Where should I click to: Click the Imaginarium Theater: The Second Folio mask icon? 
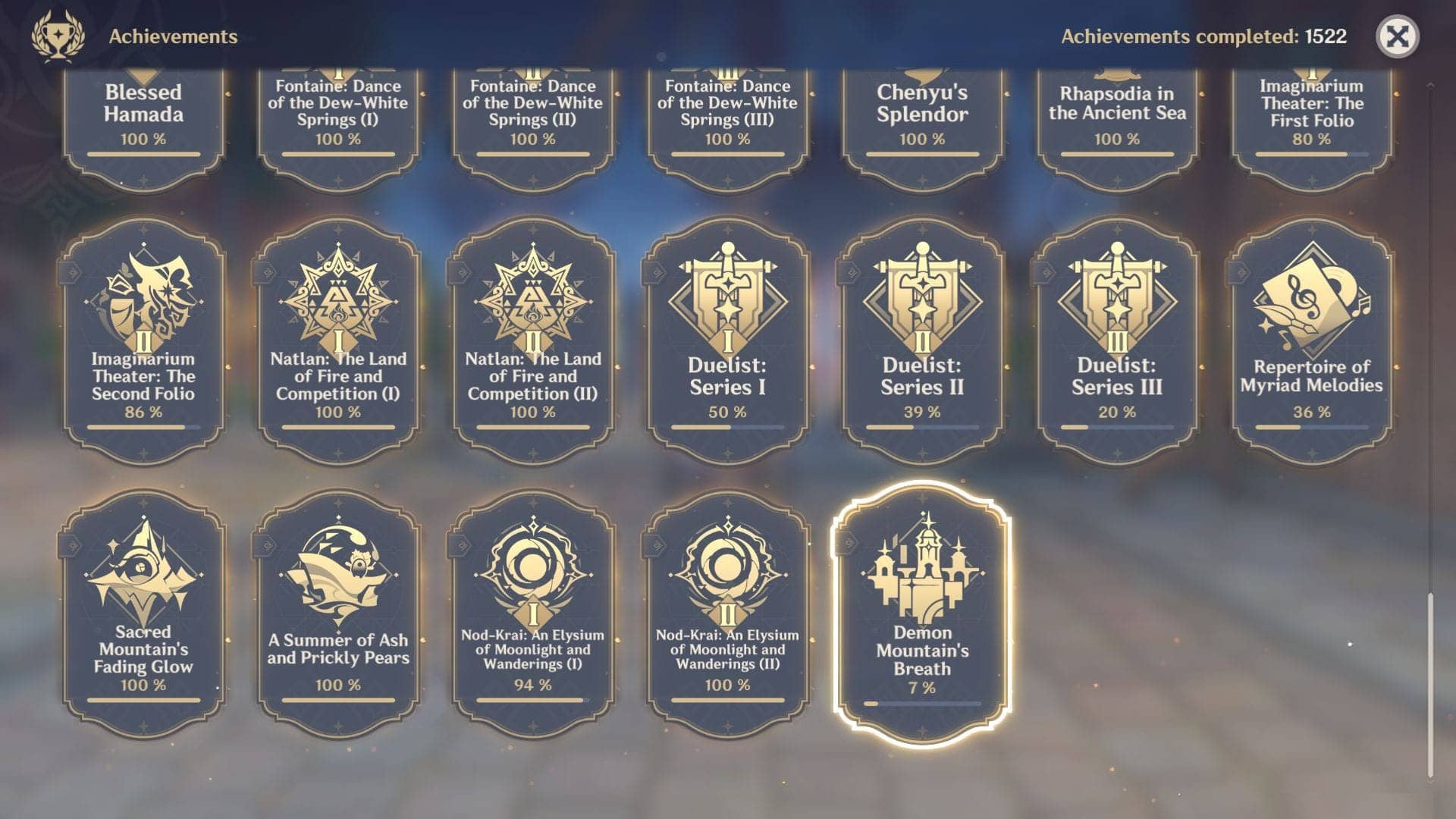pos(144,300)
